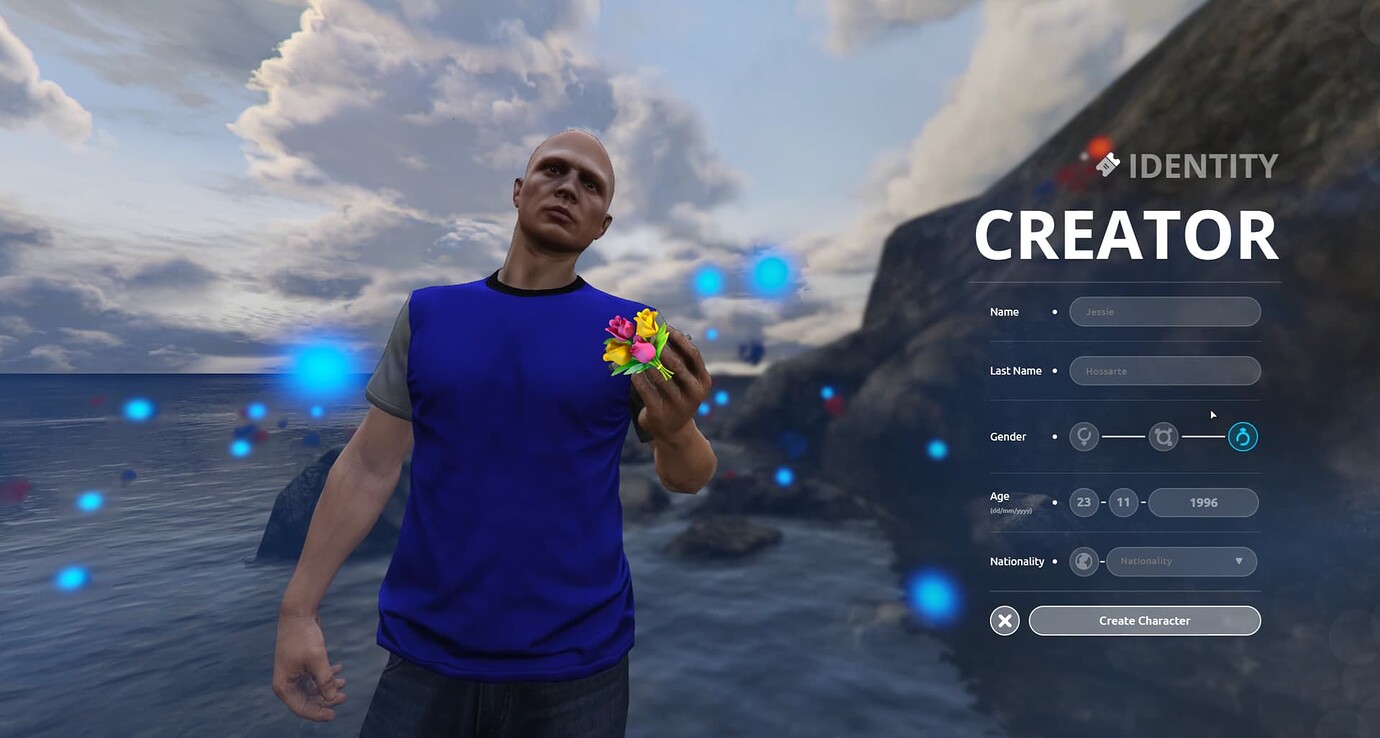Click the Last Name field showing Hossarte

[1164, 370]
